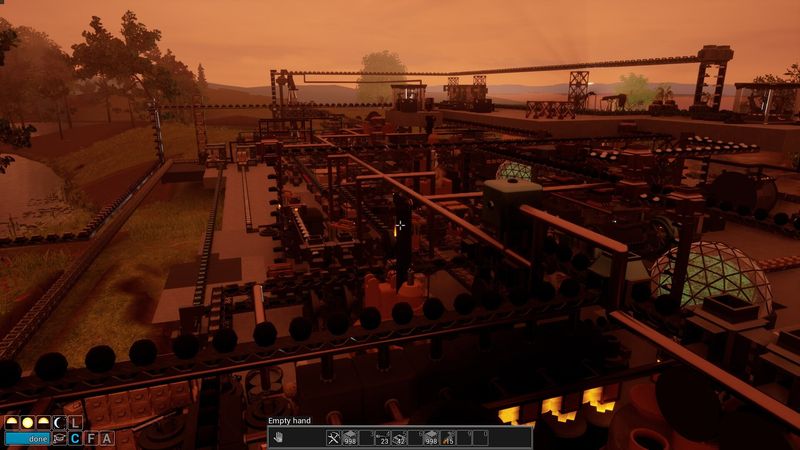800x450 pixels.
Task: Select the hotbar slot holding 23 items
Action: 382,437
